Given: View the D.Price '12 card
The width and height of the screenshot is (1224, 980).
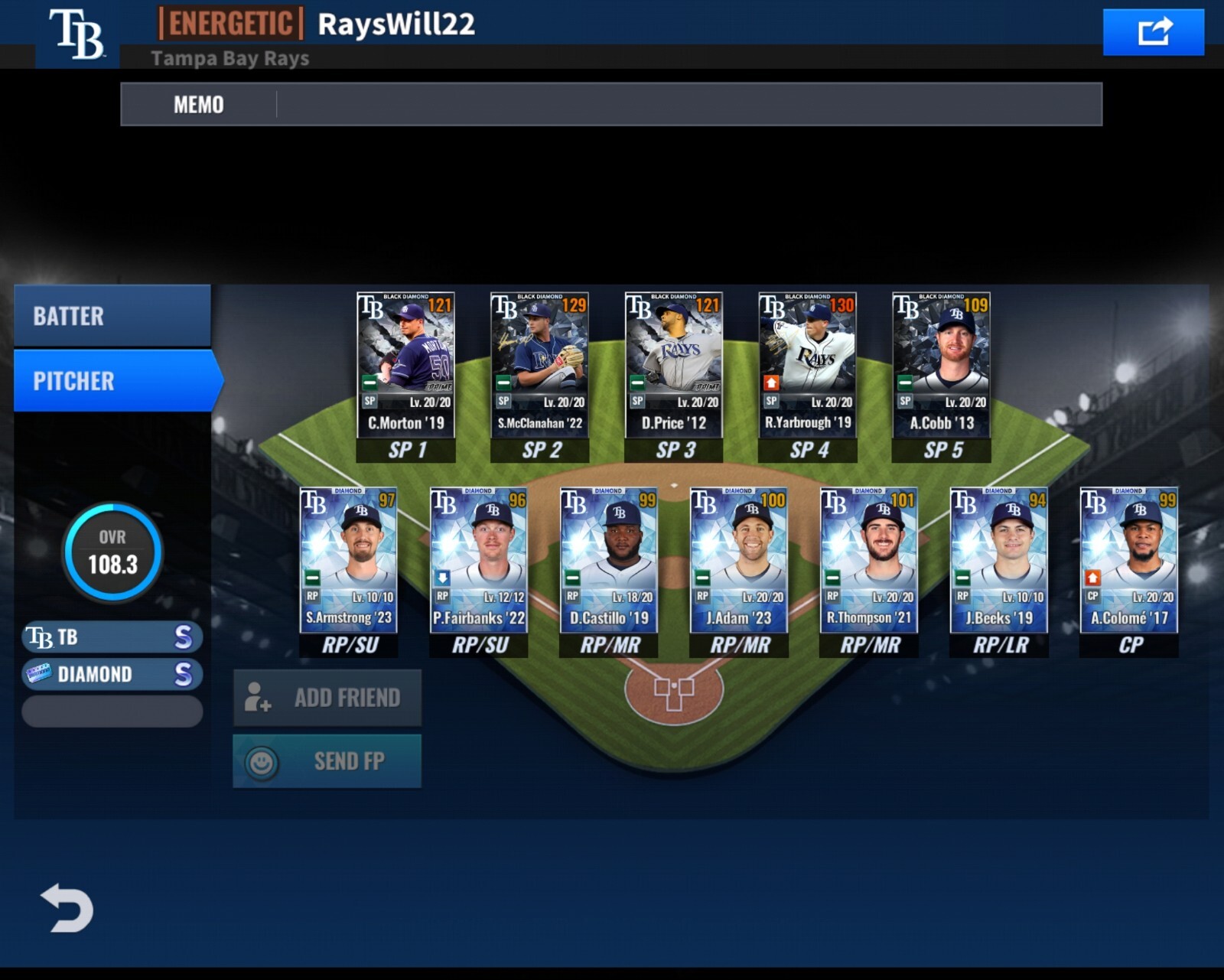Looking at the screenshot, I should tap(673, 365).
